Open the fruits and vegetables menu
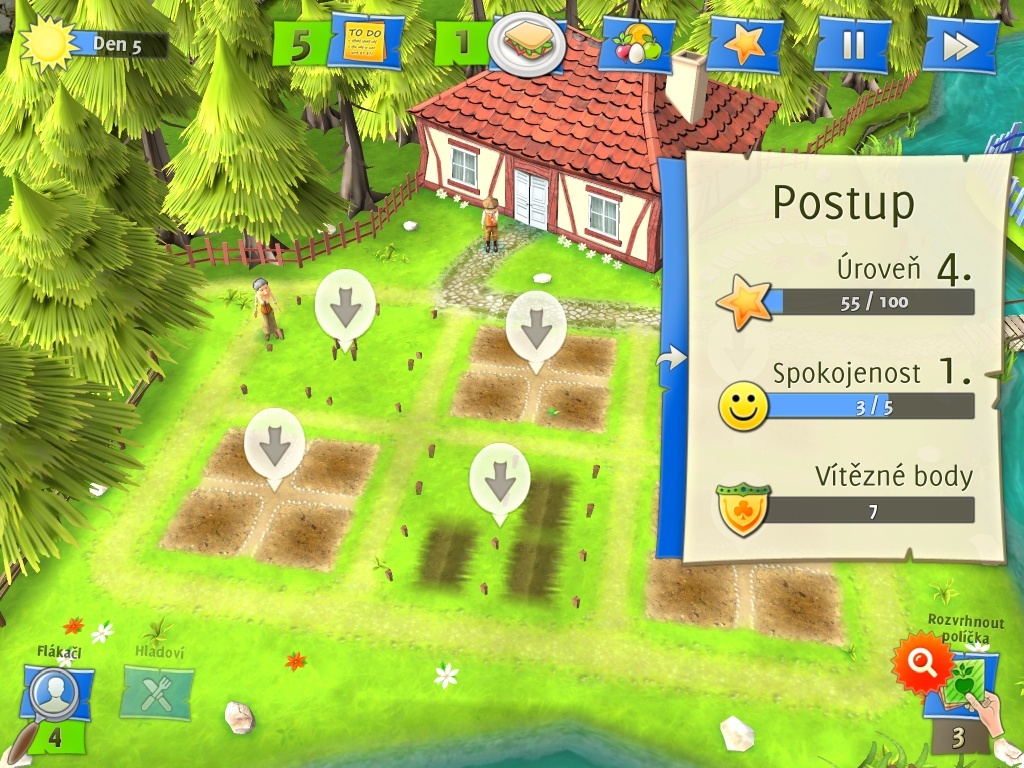1024x768 pixels. click(x=637, y=45)
